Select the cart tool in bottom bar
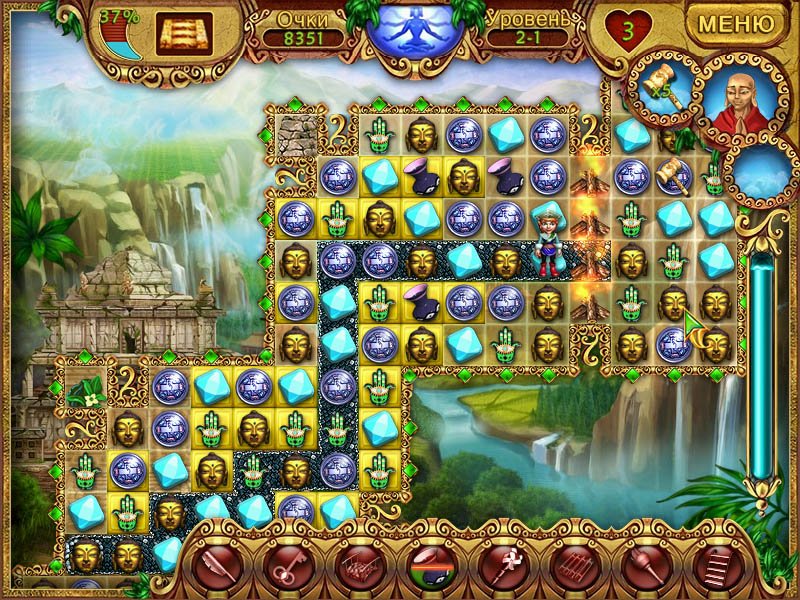This screenshot has width=800, height=600. pos(357,569)
